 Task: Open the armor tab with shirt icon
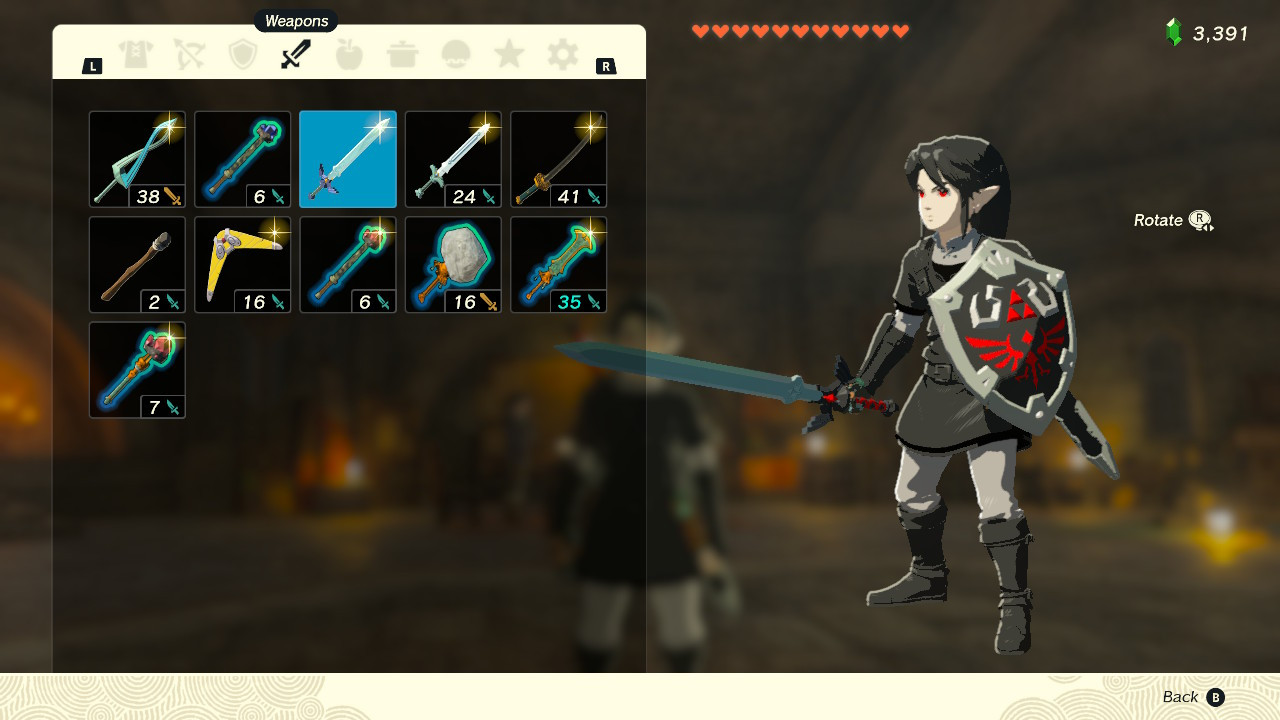coord(137,55)
